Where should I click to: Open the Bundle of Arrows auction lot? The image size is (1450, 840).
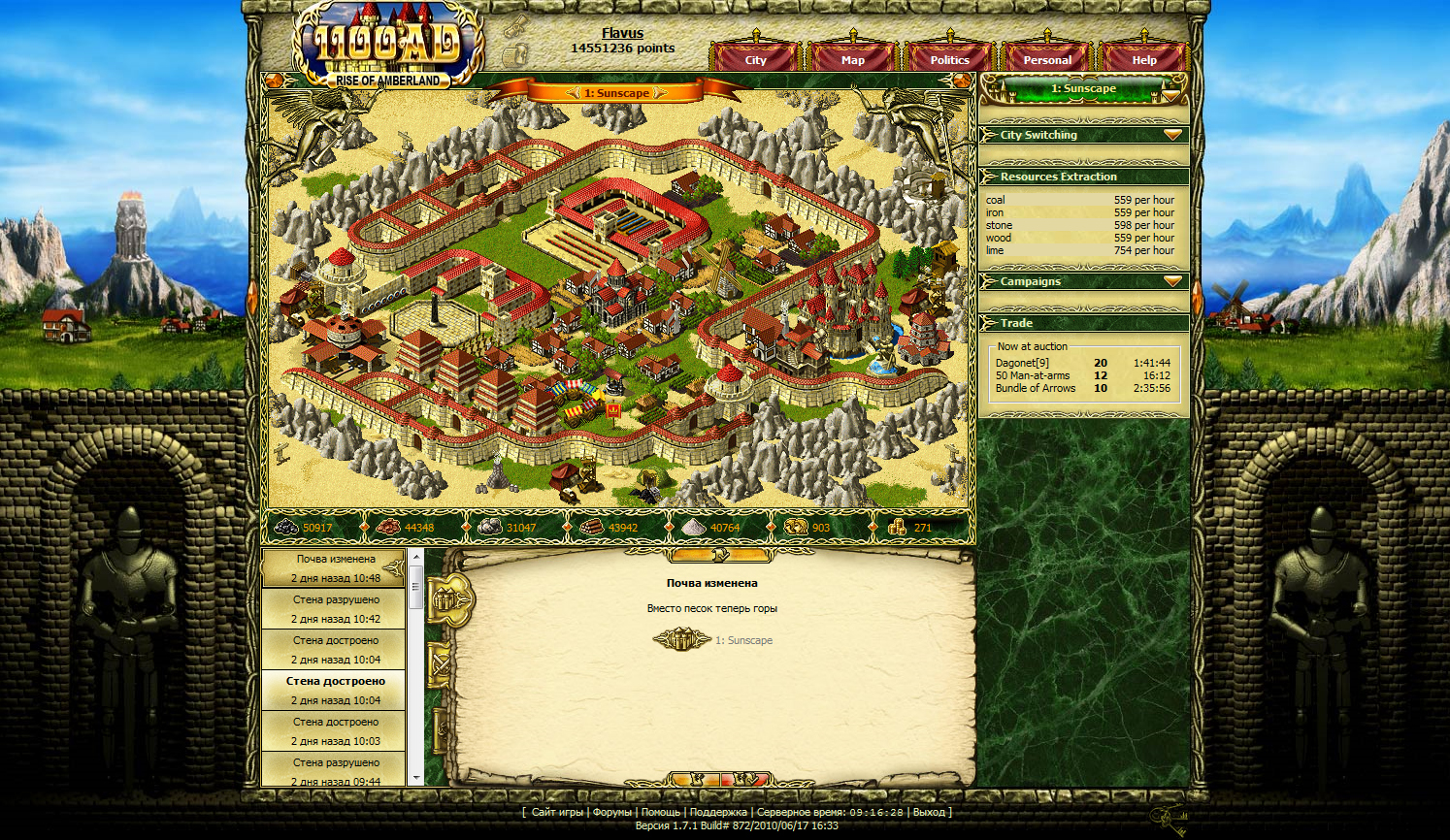click(x=1035, y=388)
